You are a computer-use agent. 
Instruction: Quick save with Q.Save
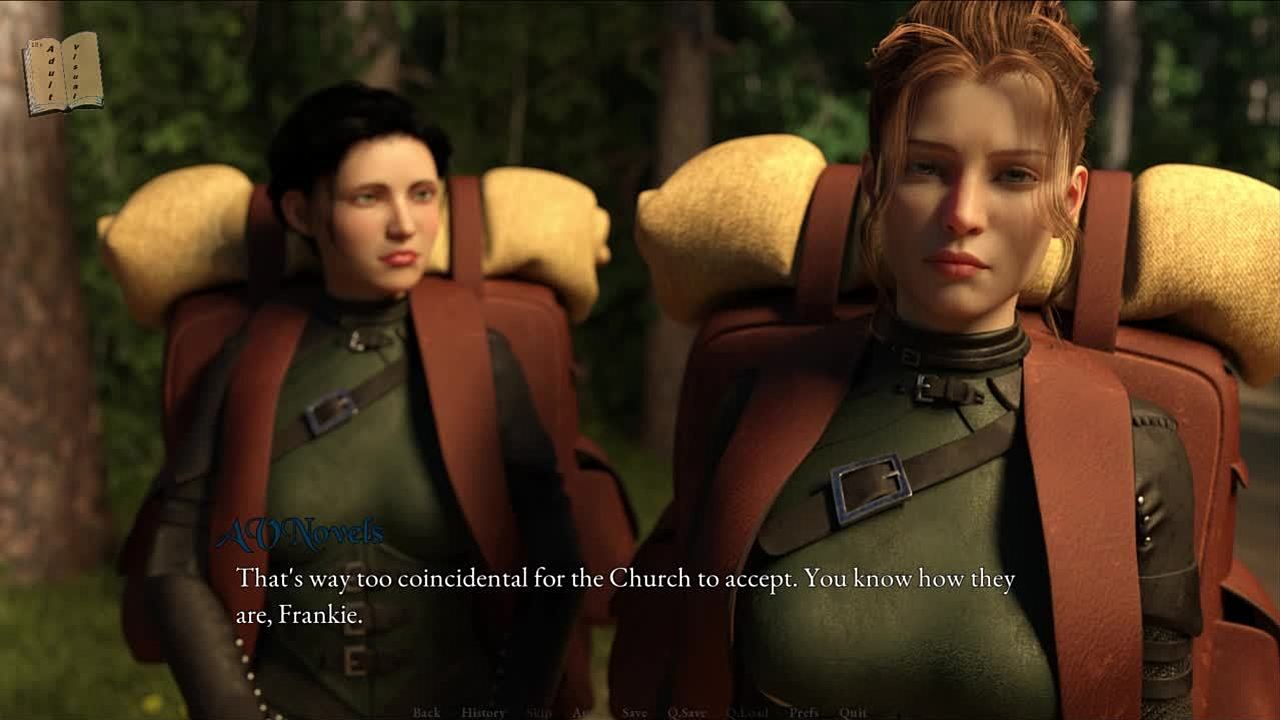687,712
